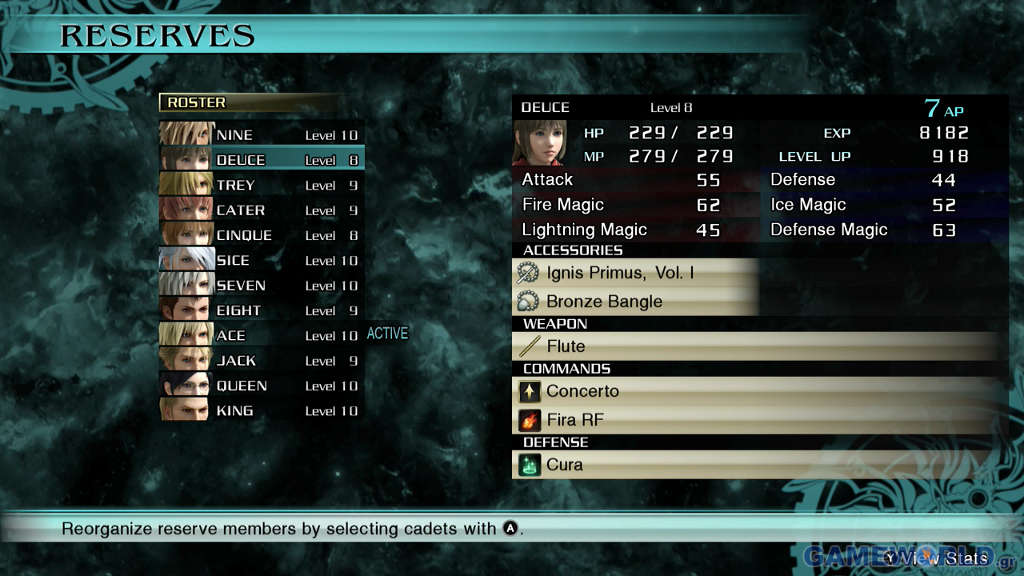
Task: Choose the active cadet Ace
Action: pyautogui.click(x=262, y=335)
